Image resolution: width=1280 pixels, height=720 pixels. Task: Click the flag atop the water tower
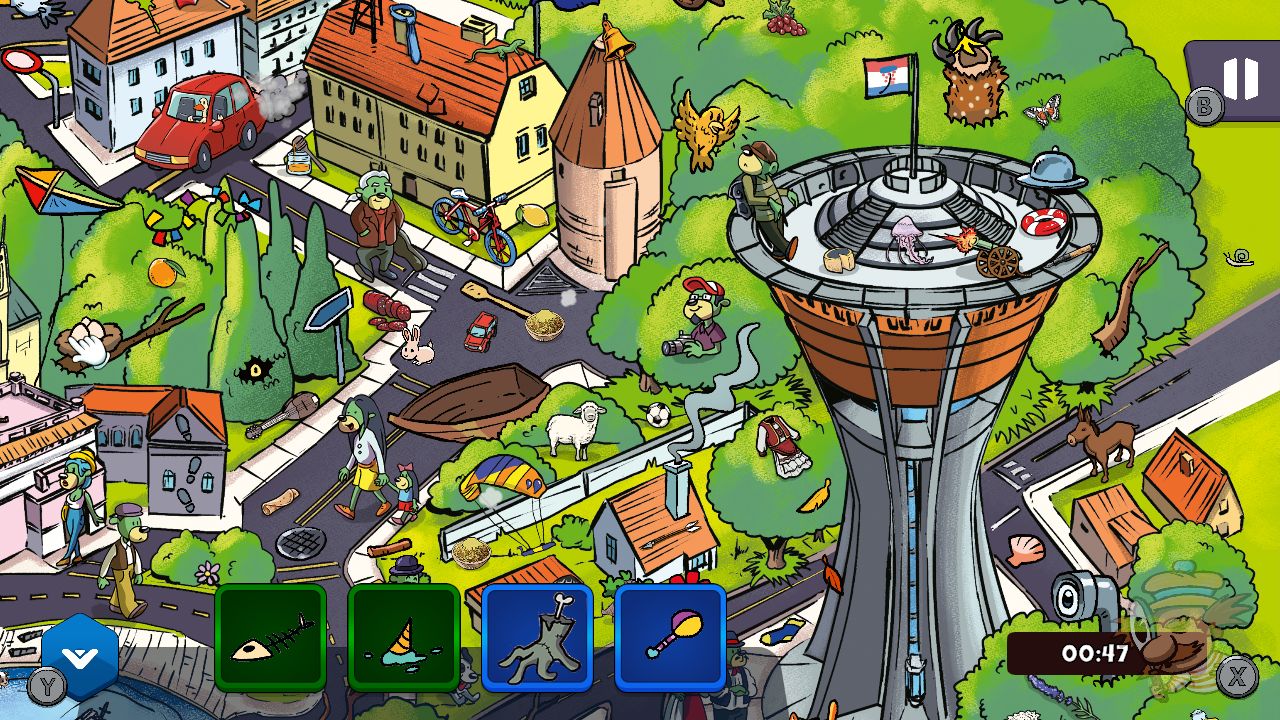(885, 78)
